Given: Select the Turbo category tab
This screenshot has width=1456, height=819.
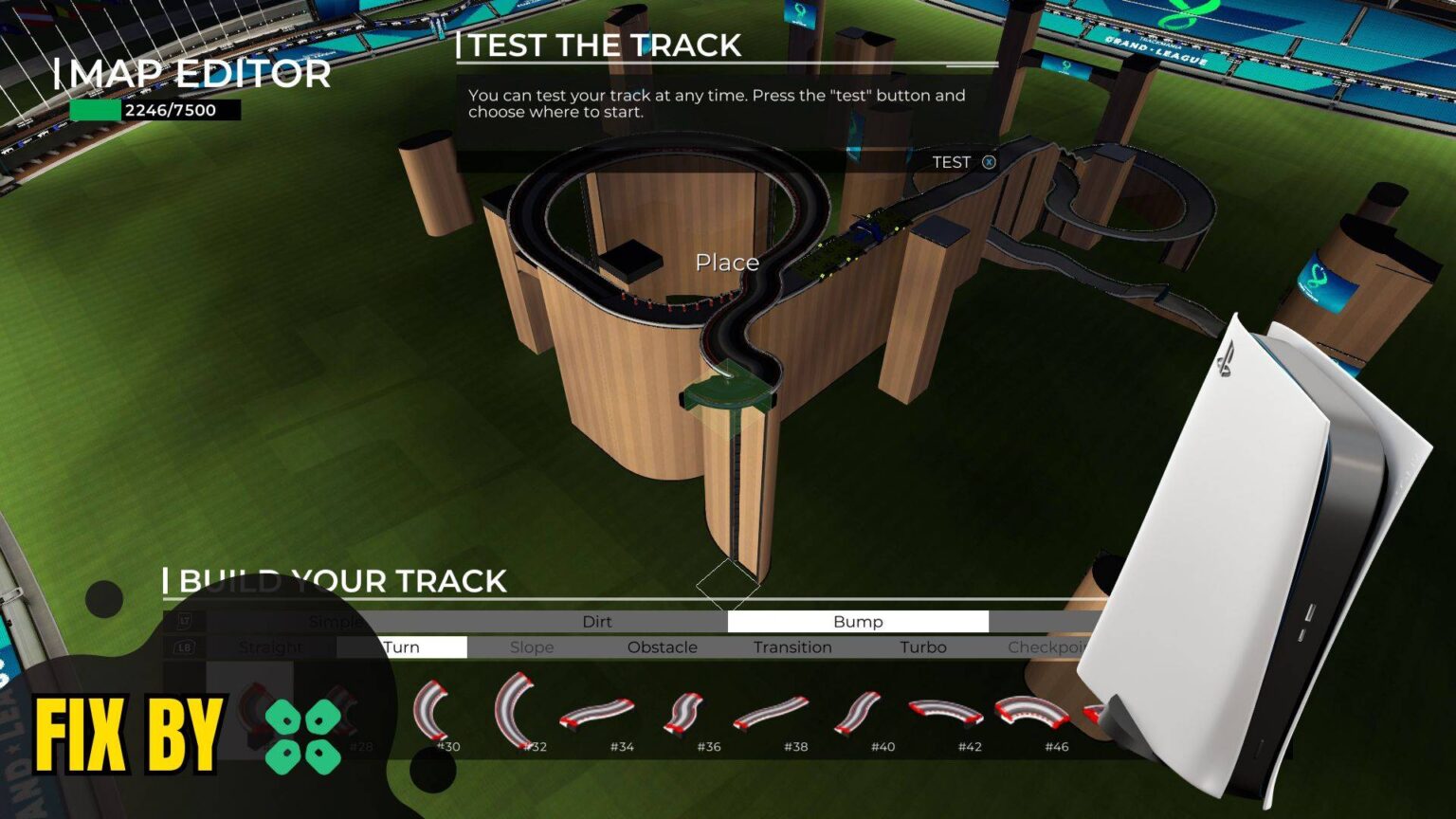Looking at the screenshot, I should click(922, 647).
